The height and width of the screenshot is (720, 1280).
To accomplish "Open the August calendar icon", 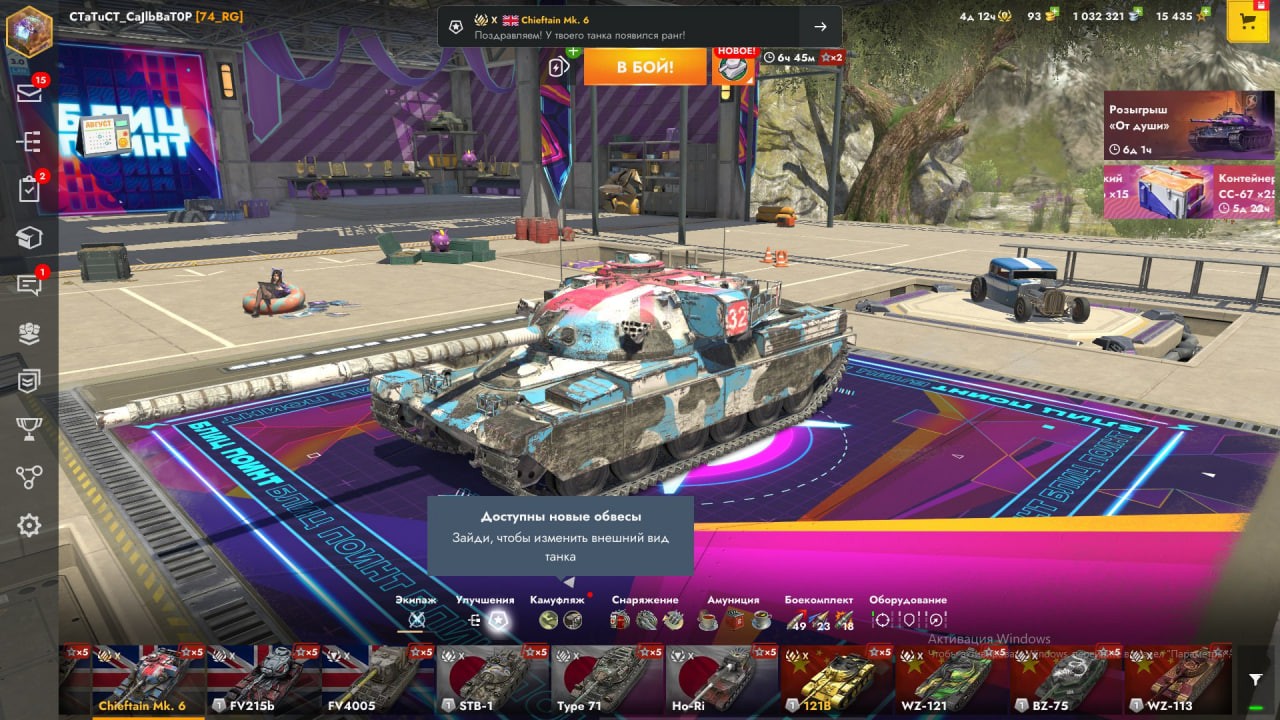I will [104, 133].
